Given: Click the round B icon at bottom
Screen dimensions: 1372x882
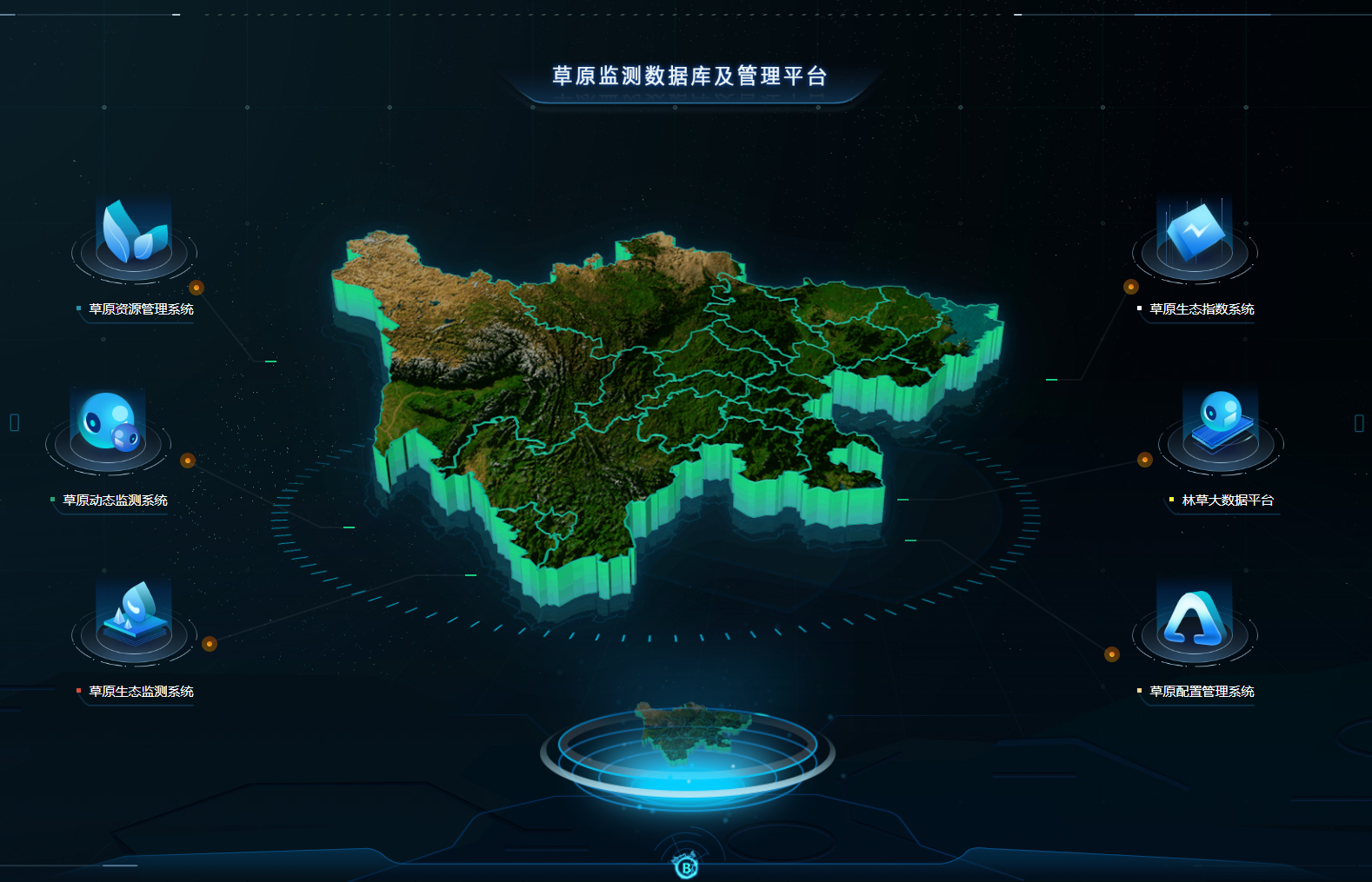Looking at the screenshot, I should point(687,866).
